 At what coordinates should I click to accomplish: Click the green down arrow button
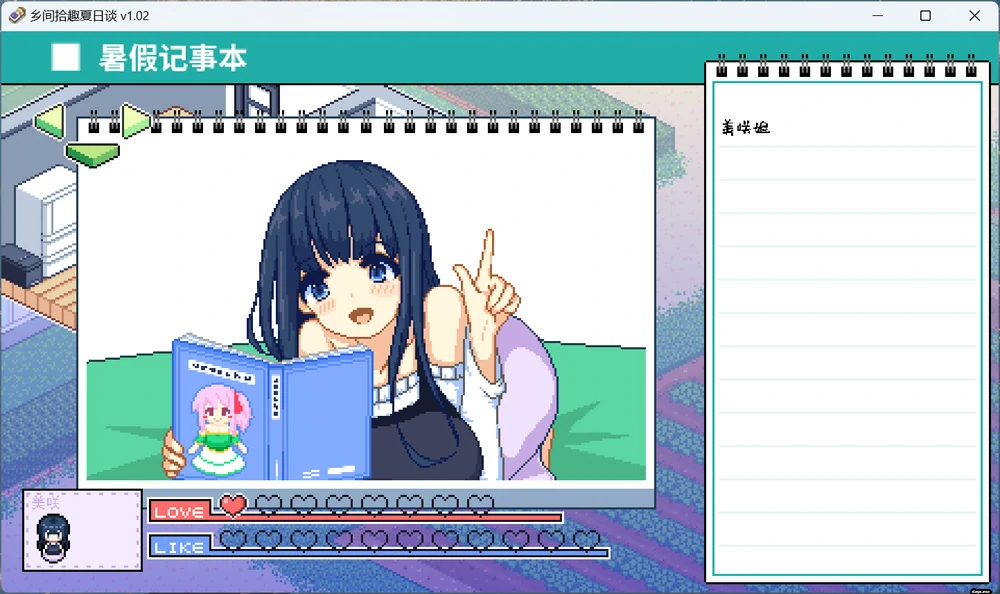coord(92,154)
